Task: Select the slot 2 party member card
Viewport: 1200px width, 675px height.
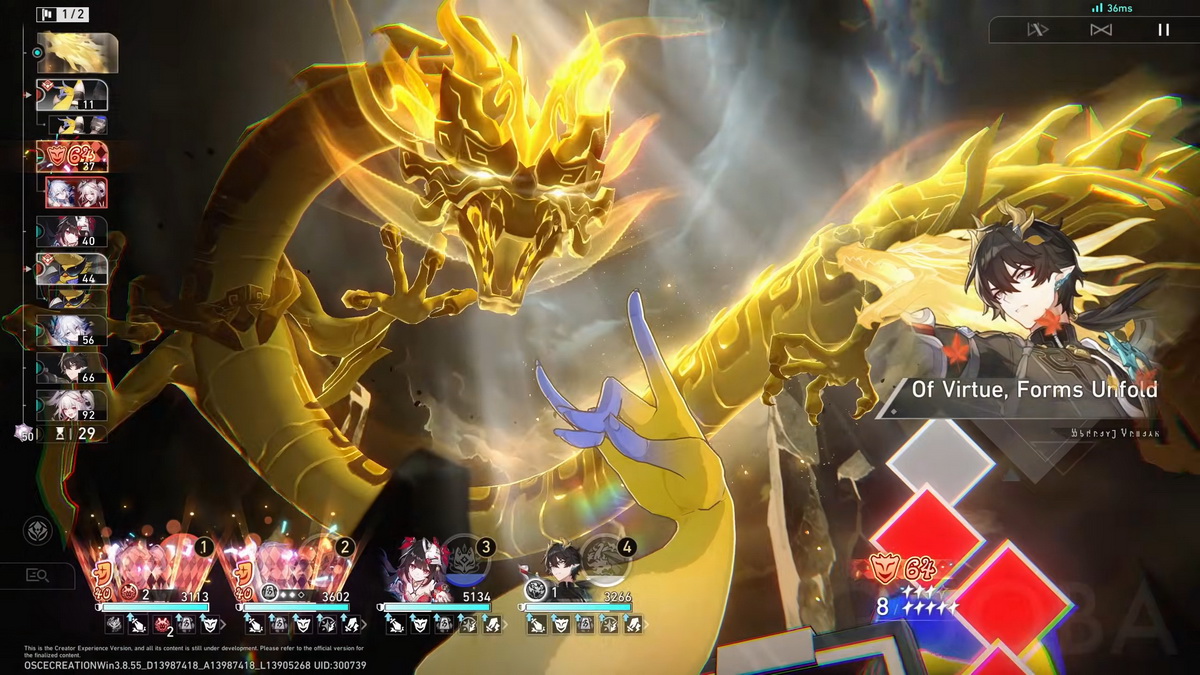Action: click(x=297, y=575)
